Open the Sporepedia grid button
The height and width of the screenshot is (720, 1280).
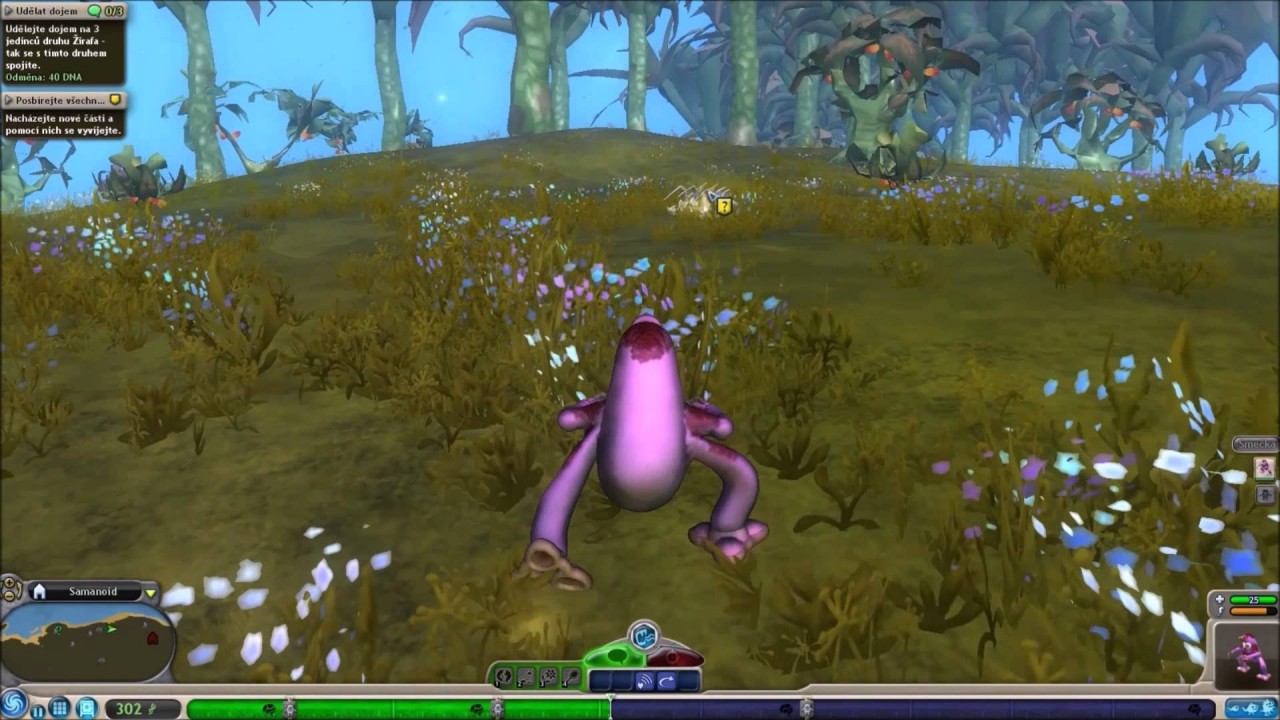[60, 708]
